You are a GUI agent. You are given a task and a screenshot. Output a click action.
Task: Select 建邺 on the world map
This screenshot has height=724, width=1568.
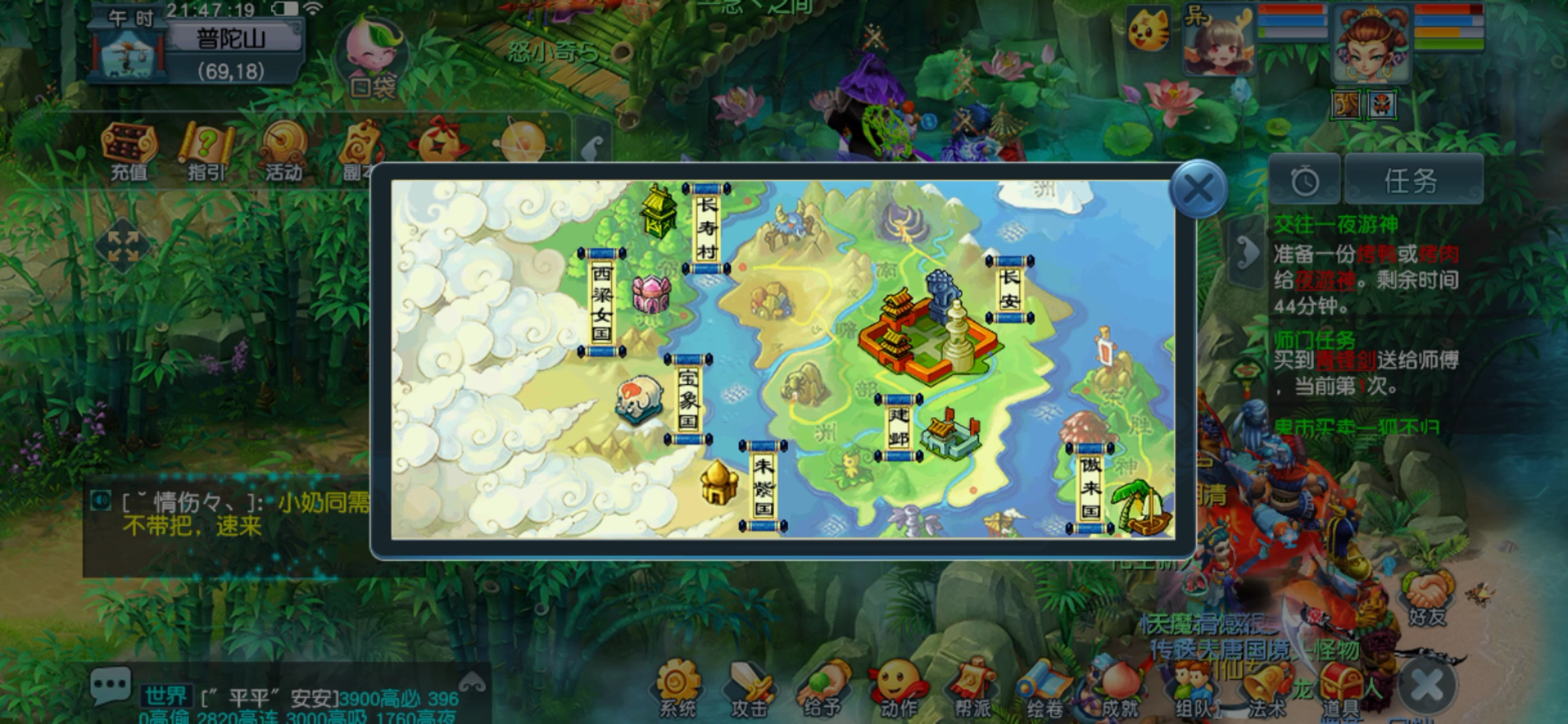pyautogui.click(x=899, y=427)
